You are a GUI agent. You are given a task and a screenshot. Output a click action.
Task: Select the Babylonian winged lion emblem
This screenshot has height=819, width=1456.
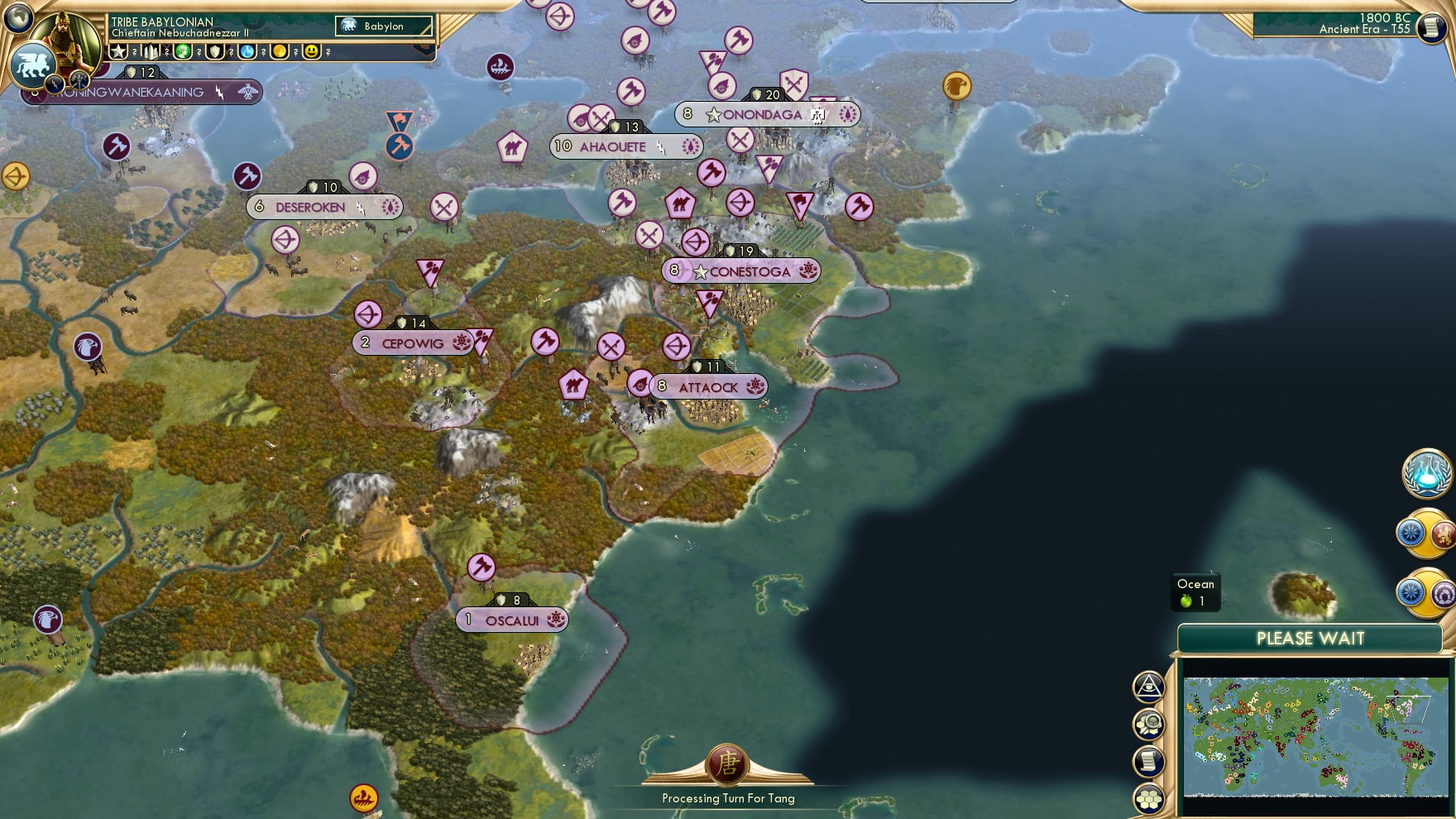pos(33,64)
